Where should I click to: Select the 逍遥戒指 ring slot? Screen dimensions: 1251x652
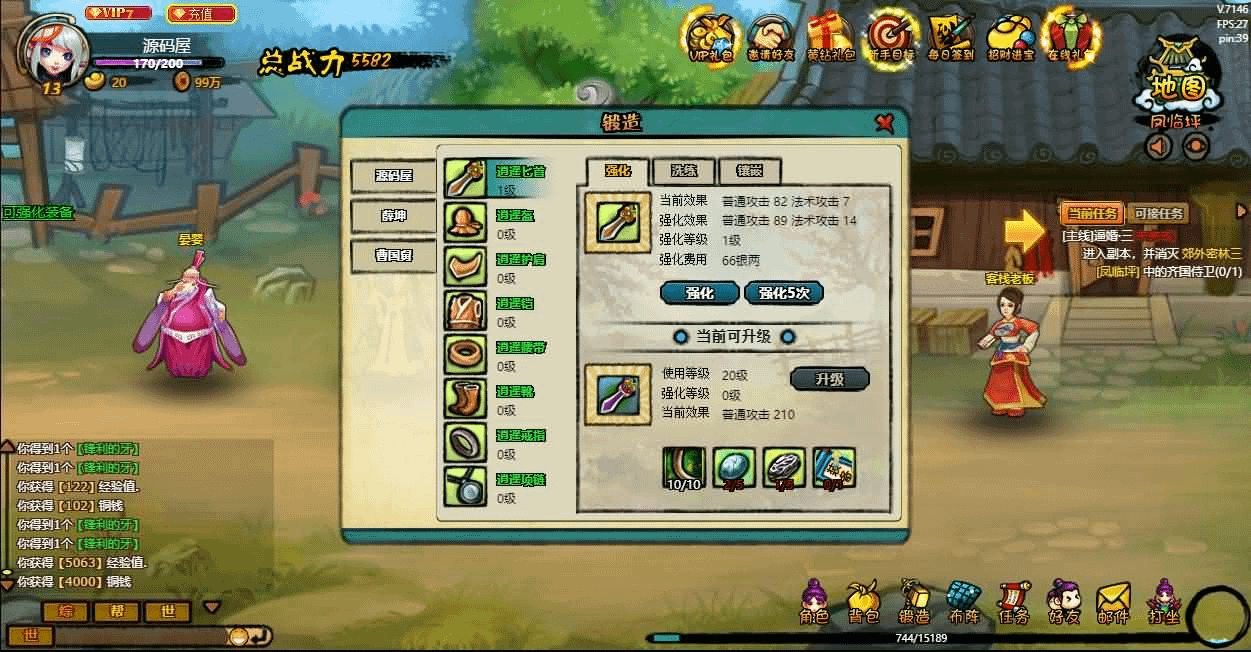tap(466, 442)
